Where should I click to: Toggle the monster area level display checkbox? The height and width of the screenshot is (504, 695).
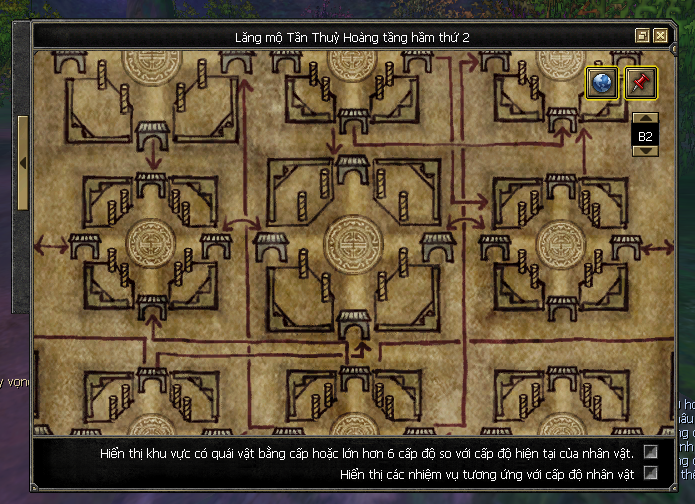pos(651,453)
